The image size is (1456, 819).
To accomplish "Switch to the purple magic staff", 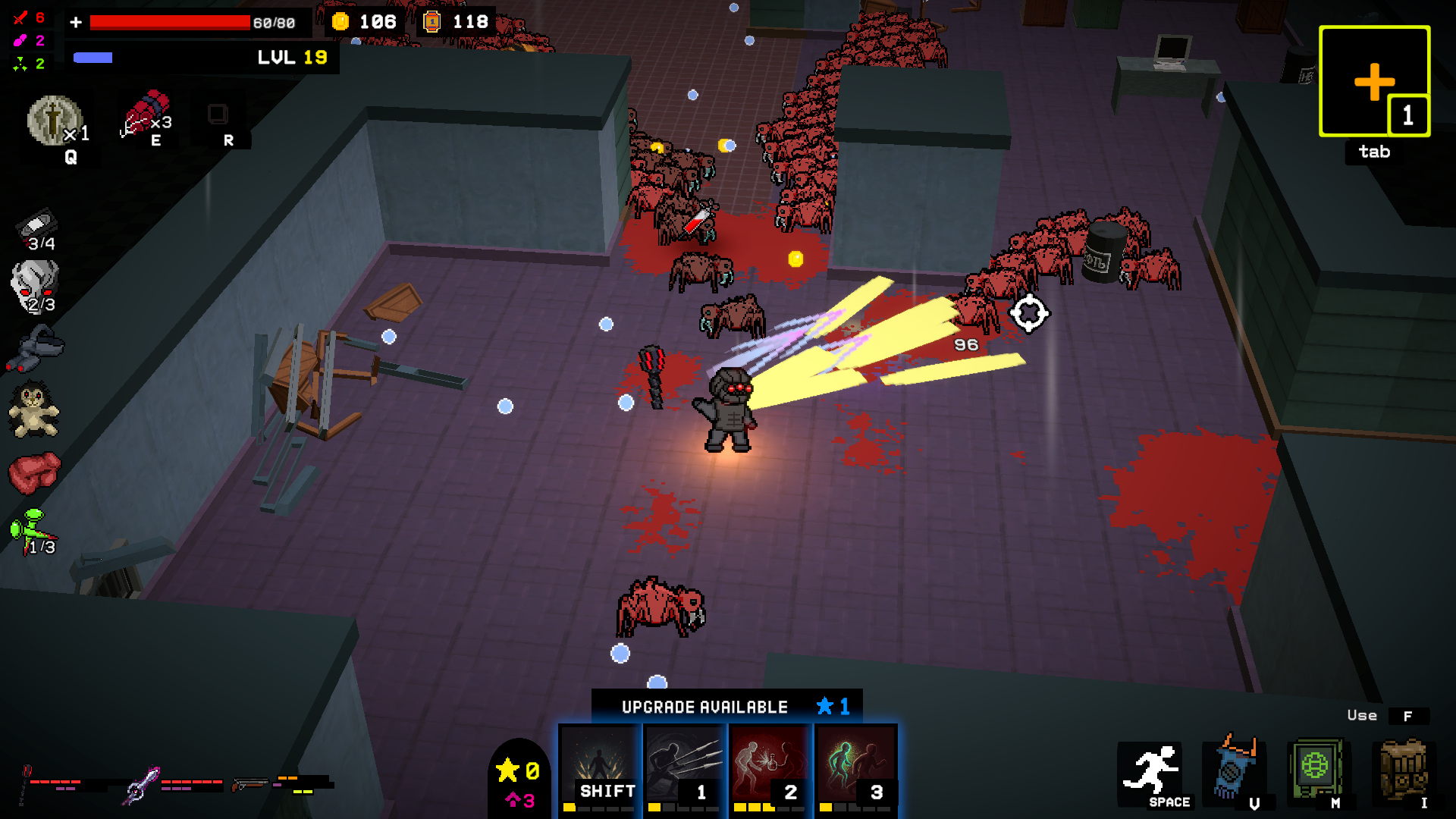I will coord(143,784).
